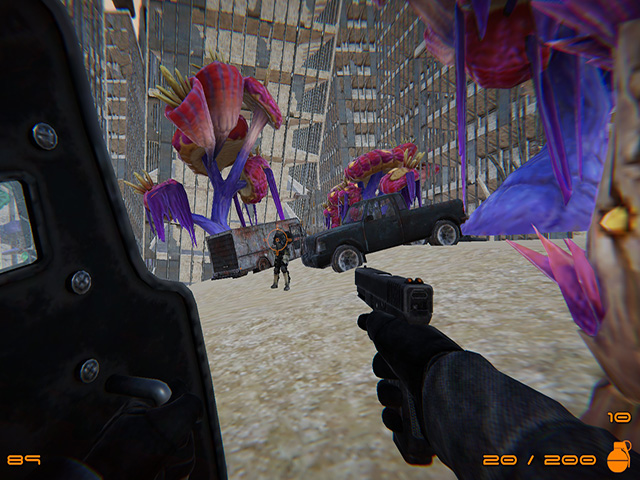Select the grenade icon in the HUD

[x=619, y=457]
